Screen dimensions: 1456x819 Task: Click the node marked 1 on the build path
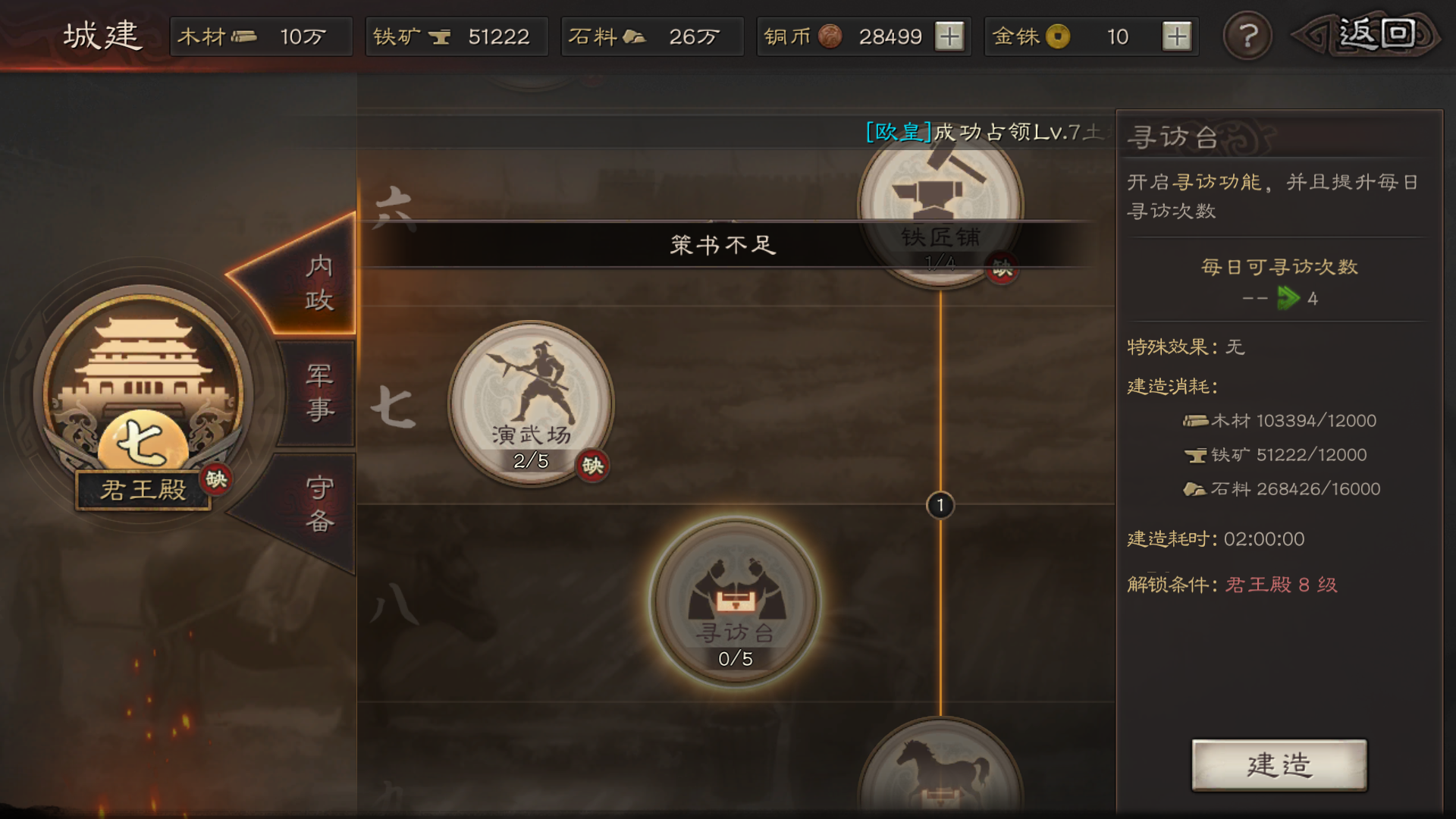940,505
